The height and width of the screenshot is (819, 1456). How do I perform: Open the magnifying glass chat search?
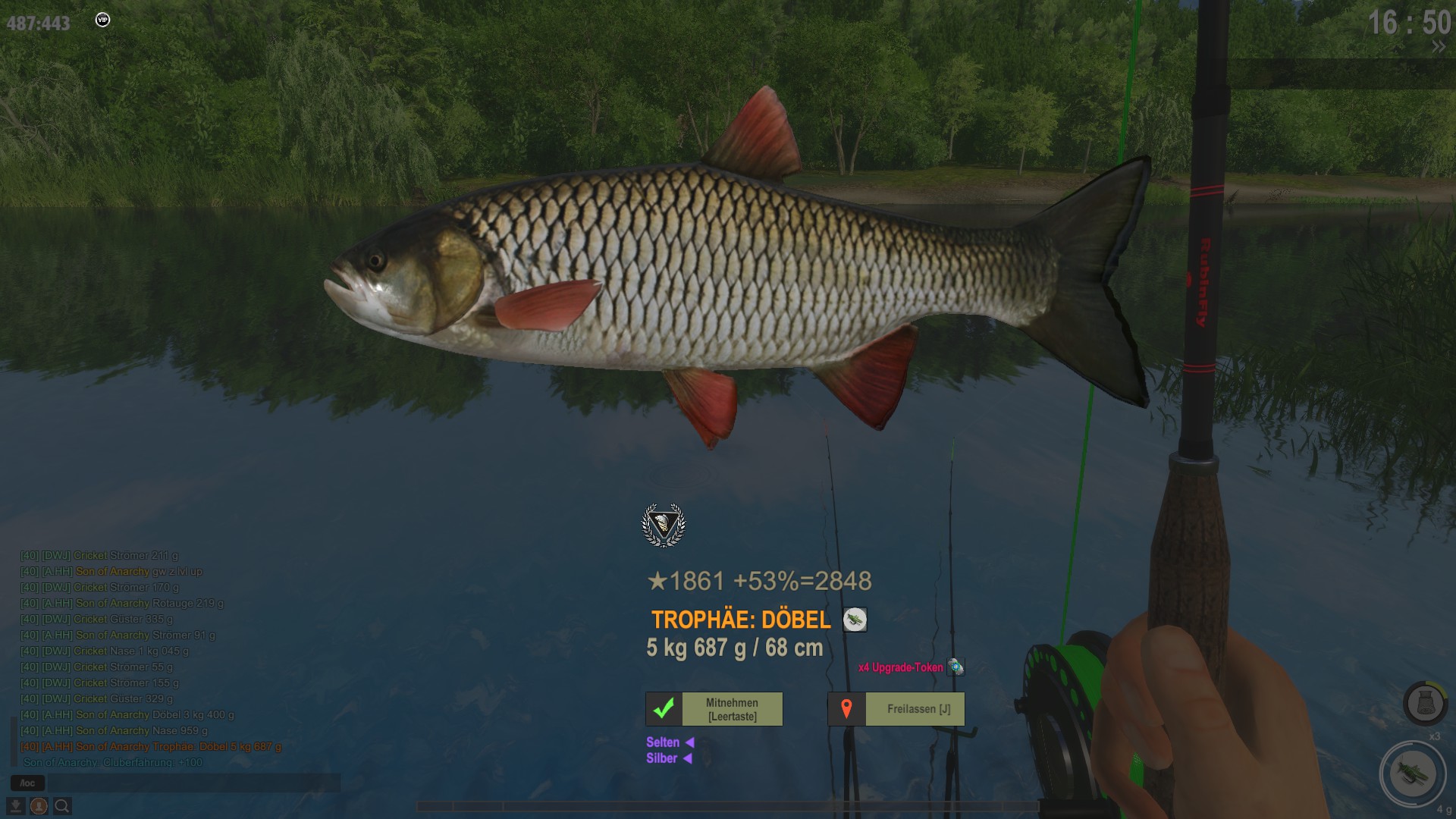pos(62,806)
